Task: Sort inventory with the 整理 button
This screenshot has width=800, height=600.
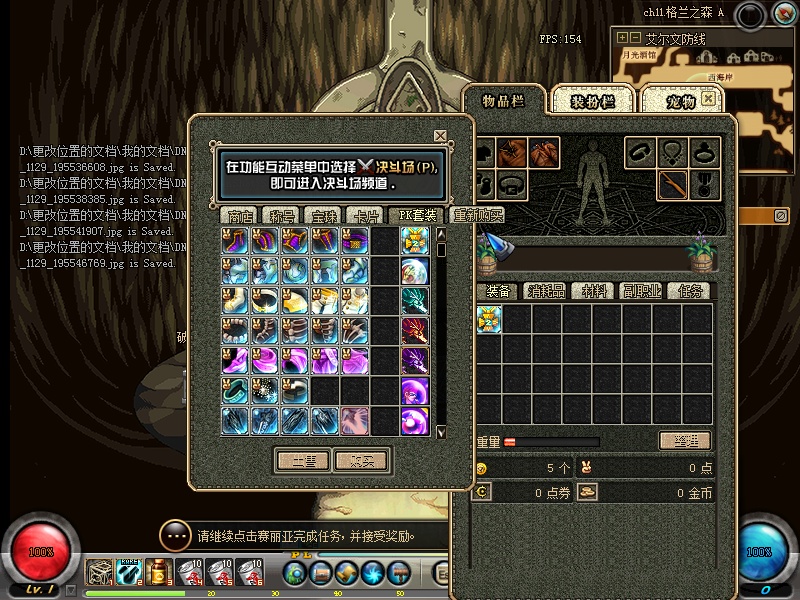Action: coord(685,441)
